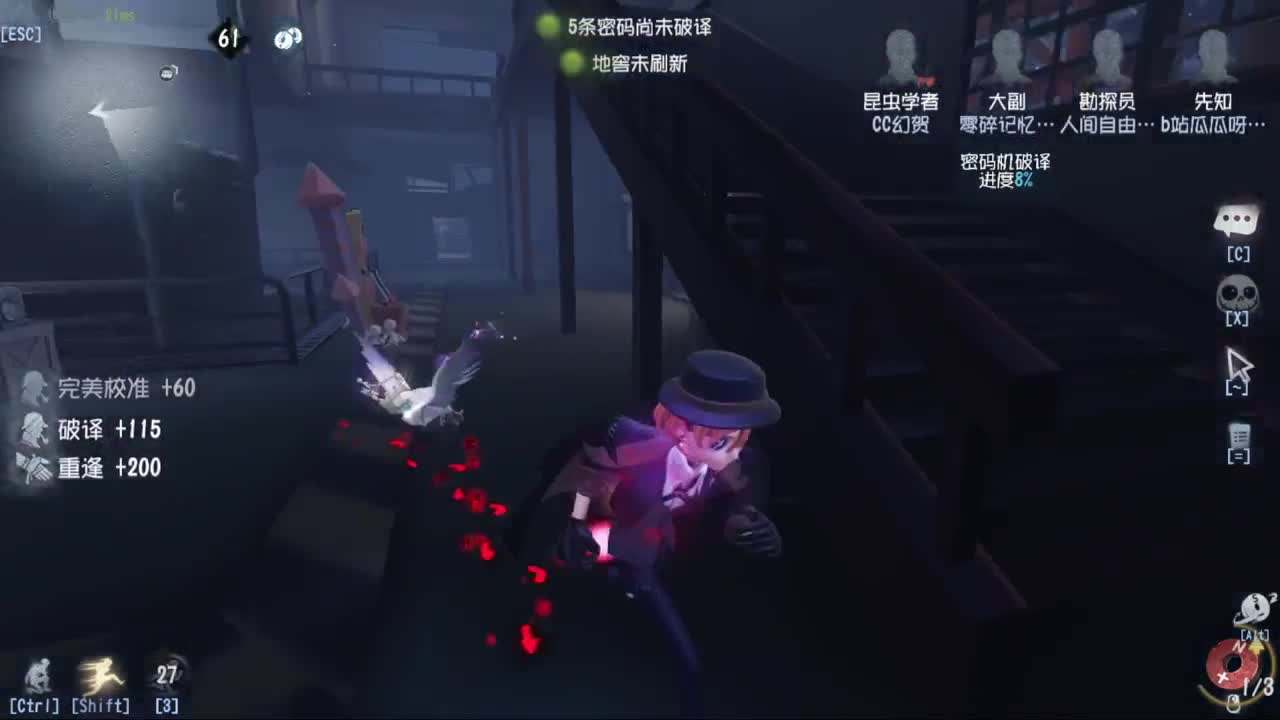1280x720 pixels.
Task: Click the skull surrender icon
Action: coord(1236,294)
